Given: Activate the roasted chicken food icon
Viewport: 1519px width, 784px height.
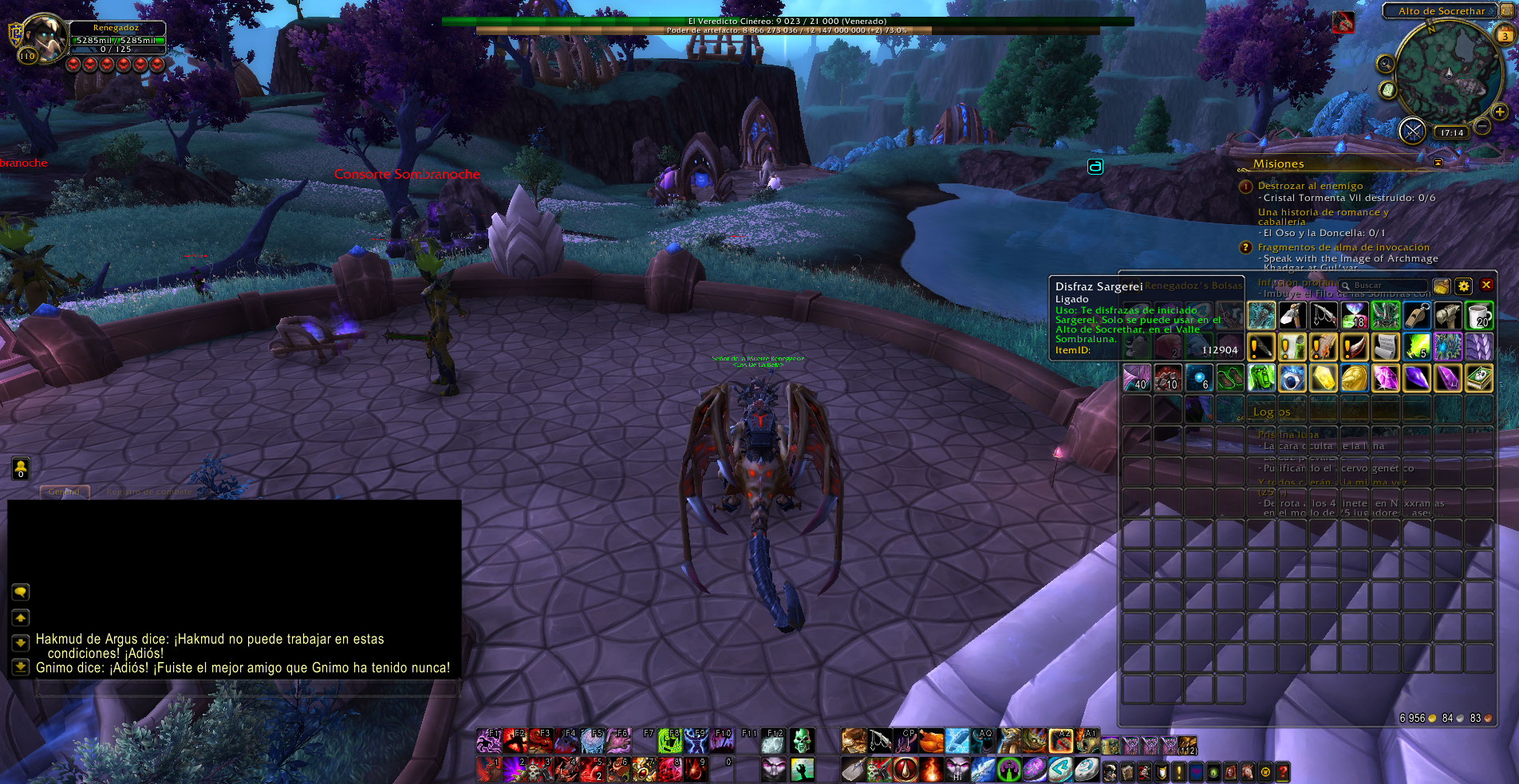Looking at the screenshot, I should 931,741.
